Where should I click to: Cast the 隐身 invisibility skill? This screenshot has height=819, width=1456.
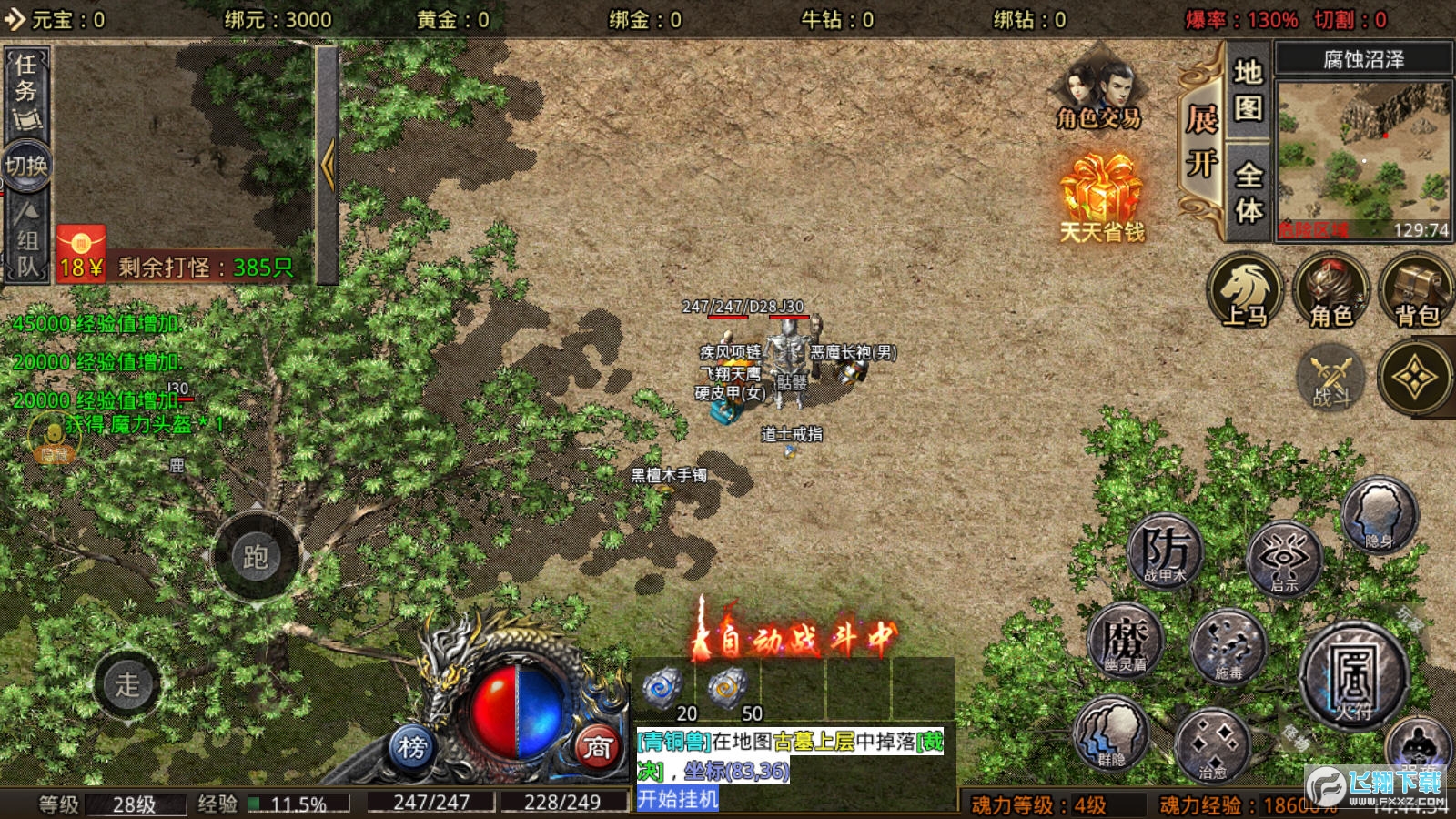(x=1380, y=515)
